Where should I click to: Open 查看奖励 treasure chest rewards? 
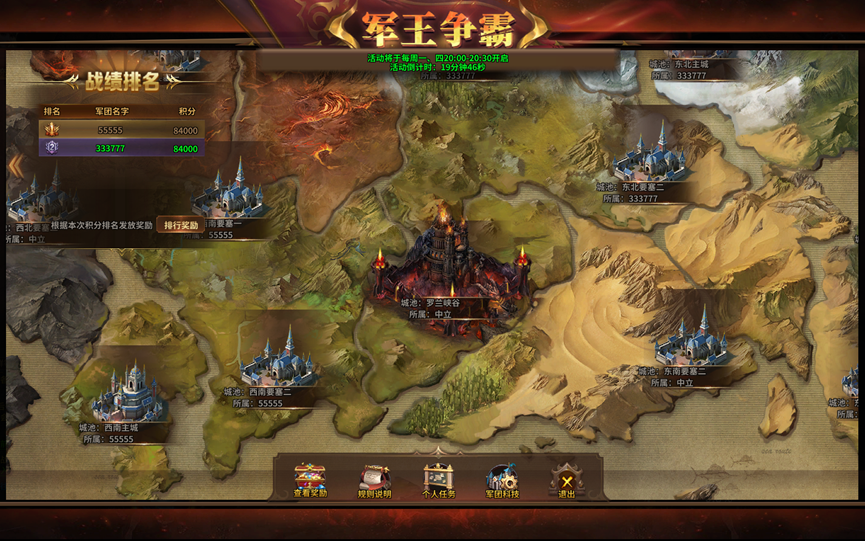click(x=310, y=479)
